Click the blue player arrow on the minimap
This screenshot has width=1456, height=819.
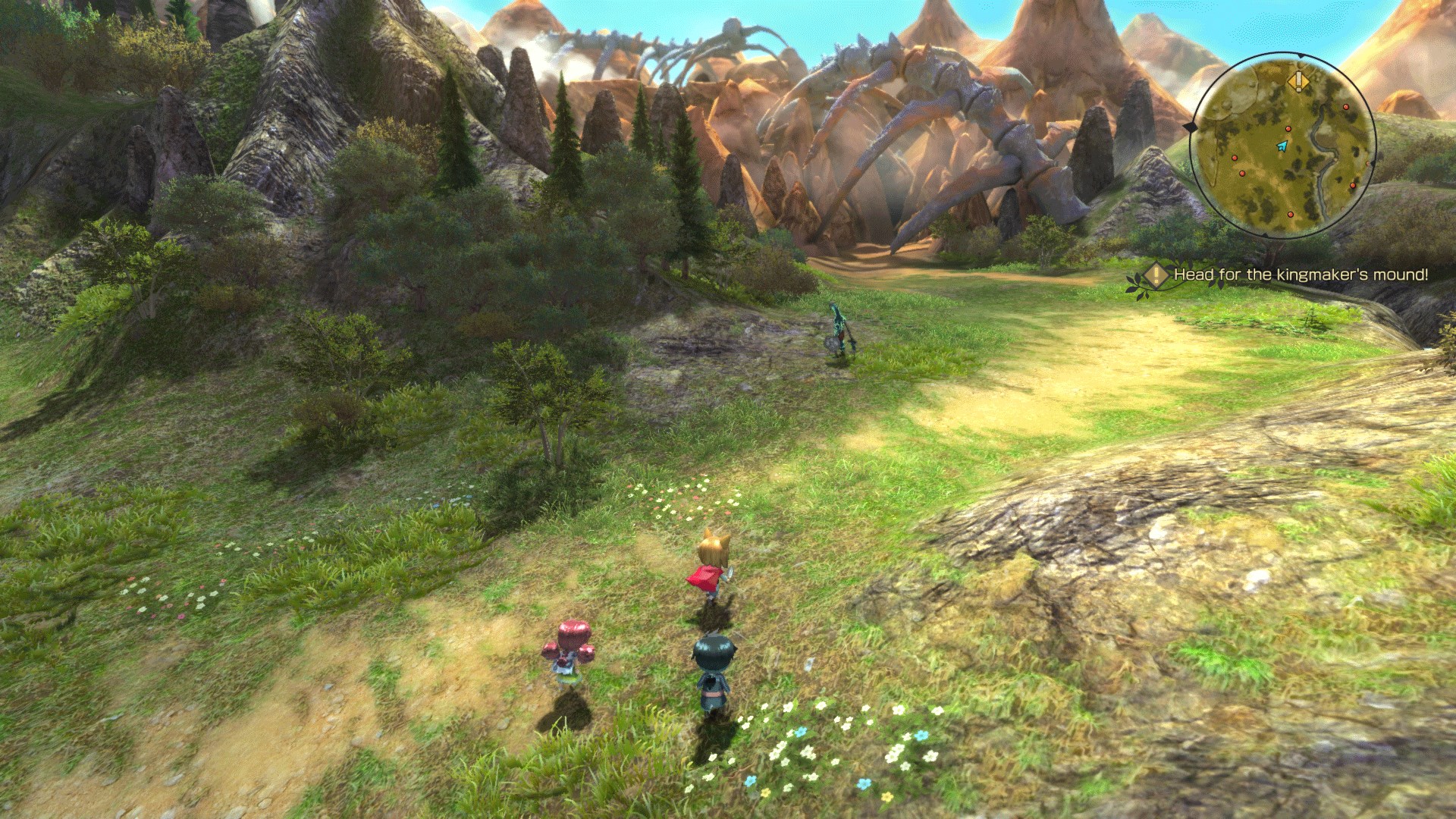click(x=1282, y=146)
